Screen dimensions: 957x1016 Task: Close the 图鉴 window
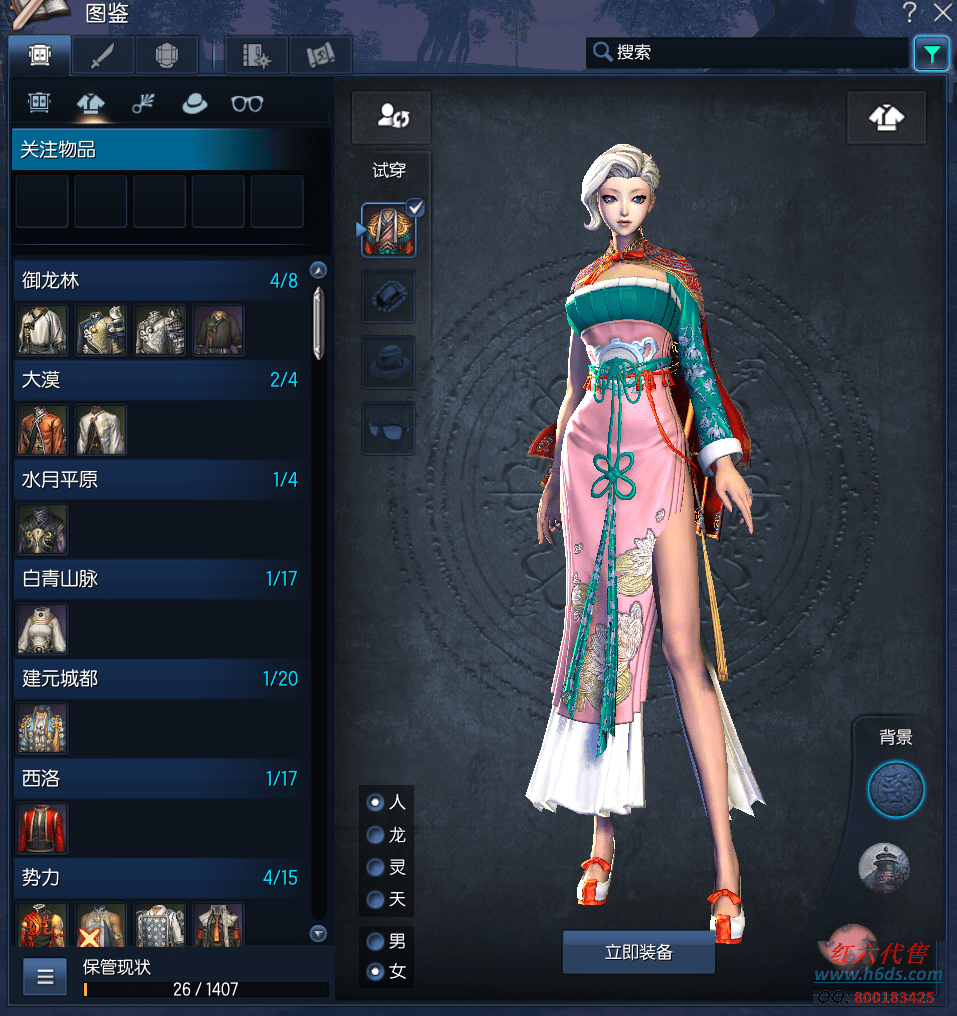[942, 13]
